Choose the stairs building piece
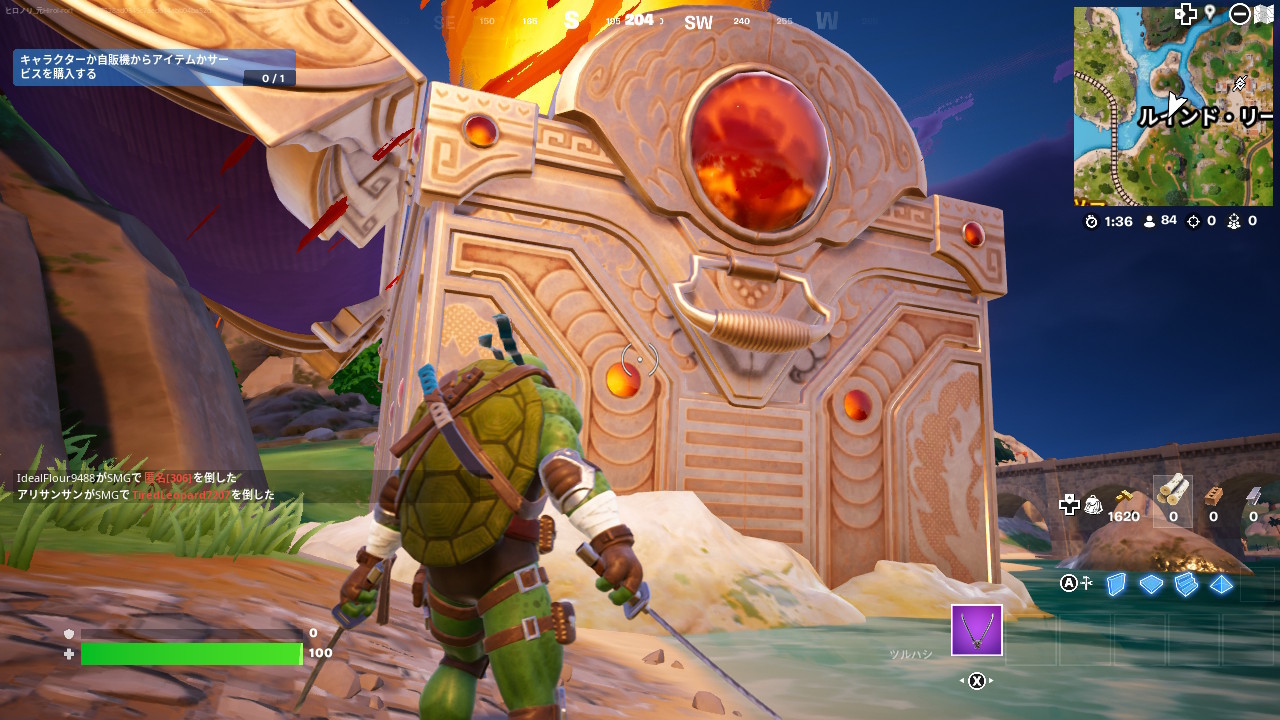The image size is (1280, 720). point(1186,584)
